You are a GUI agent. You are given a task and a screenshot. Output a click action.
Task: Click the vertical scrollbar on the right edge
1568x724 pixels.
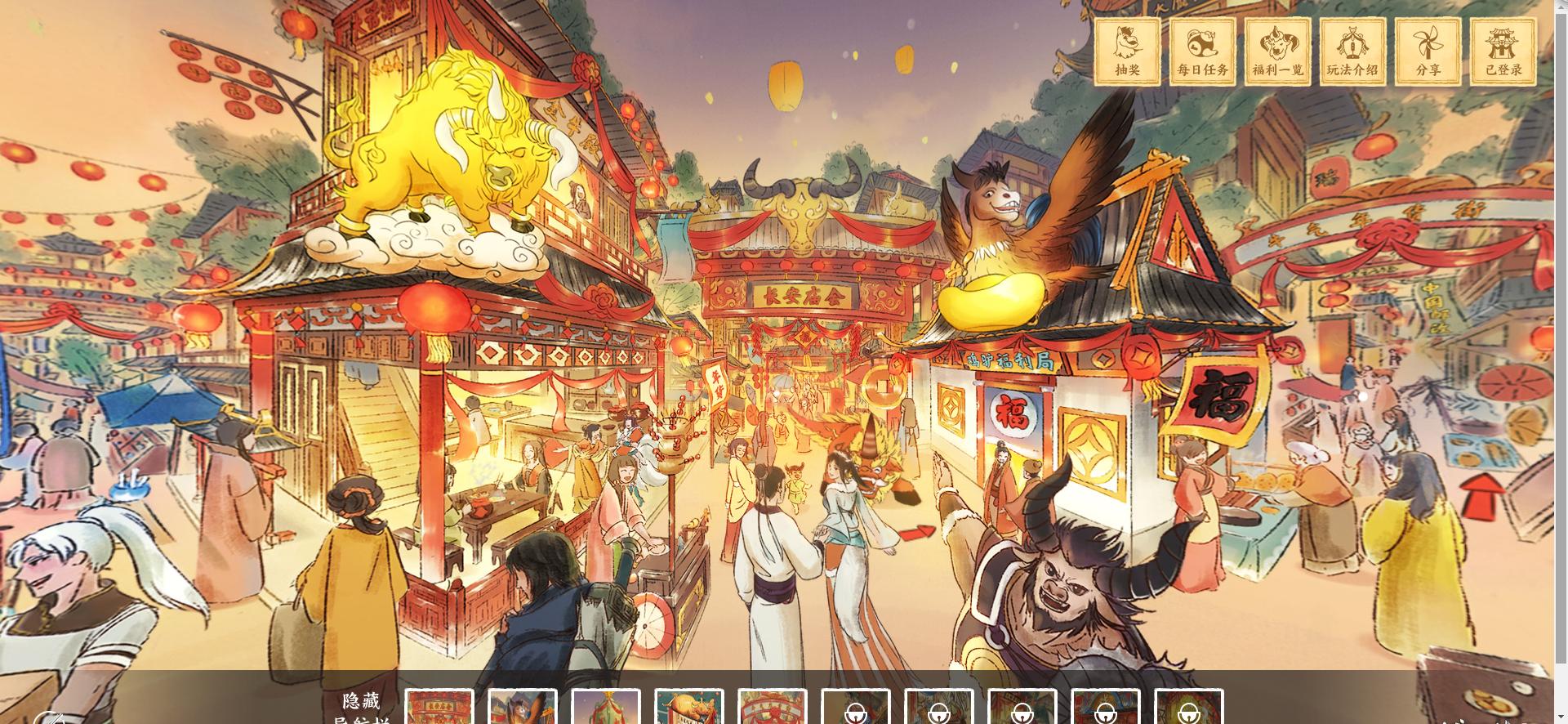point(1561,360)
